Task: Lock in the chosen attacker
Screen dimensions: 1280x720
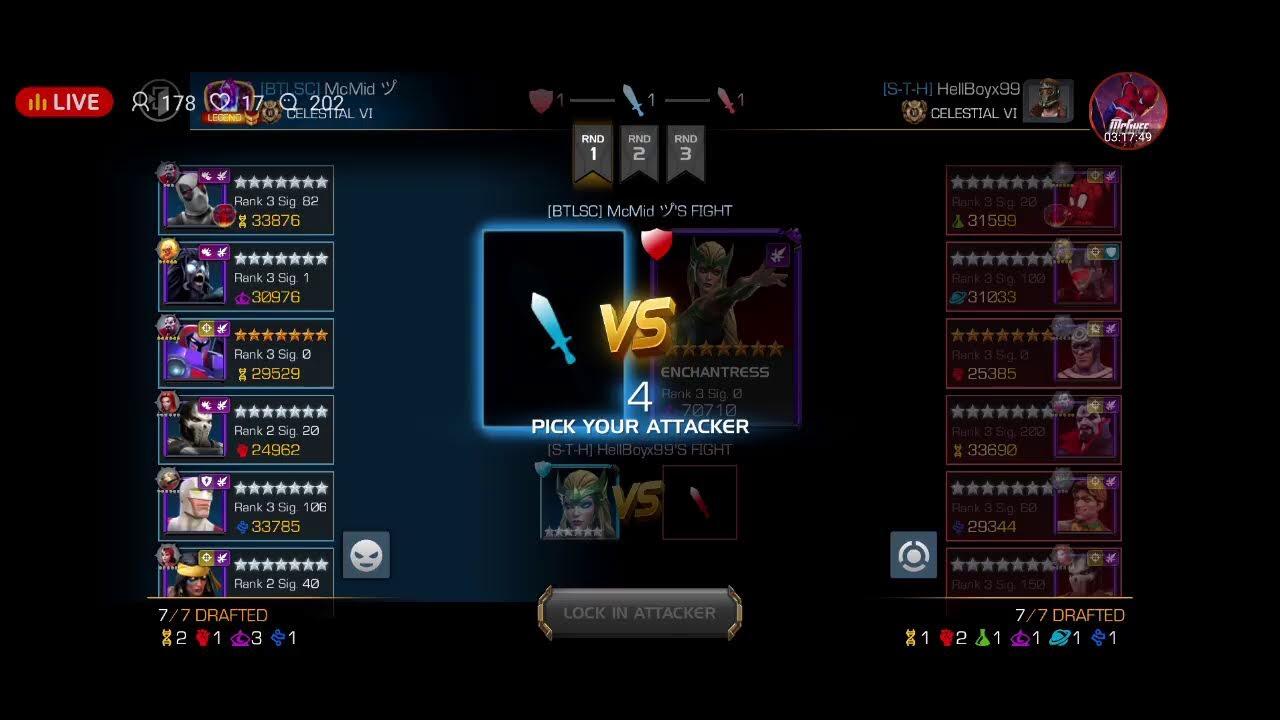Action: pyautogui.click(x=640, y=613)
